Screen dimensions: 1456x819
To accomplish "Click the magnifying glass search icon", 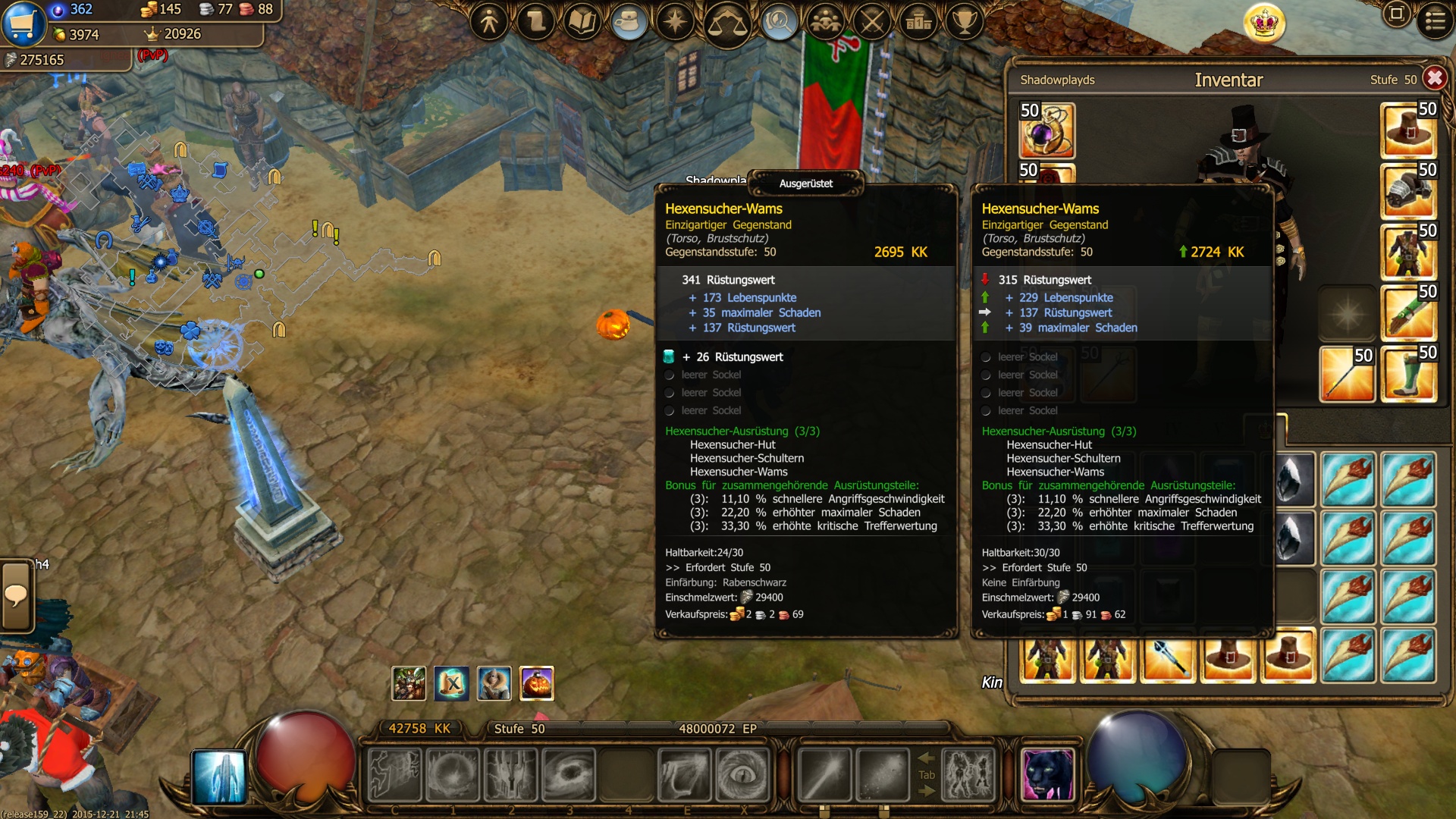I will (x=778, y=22).
